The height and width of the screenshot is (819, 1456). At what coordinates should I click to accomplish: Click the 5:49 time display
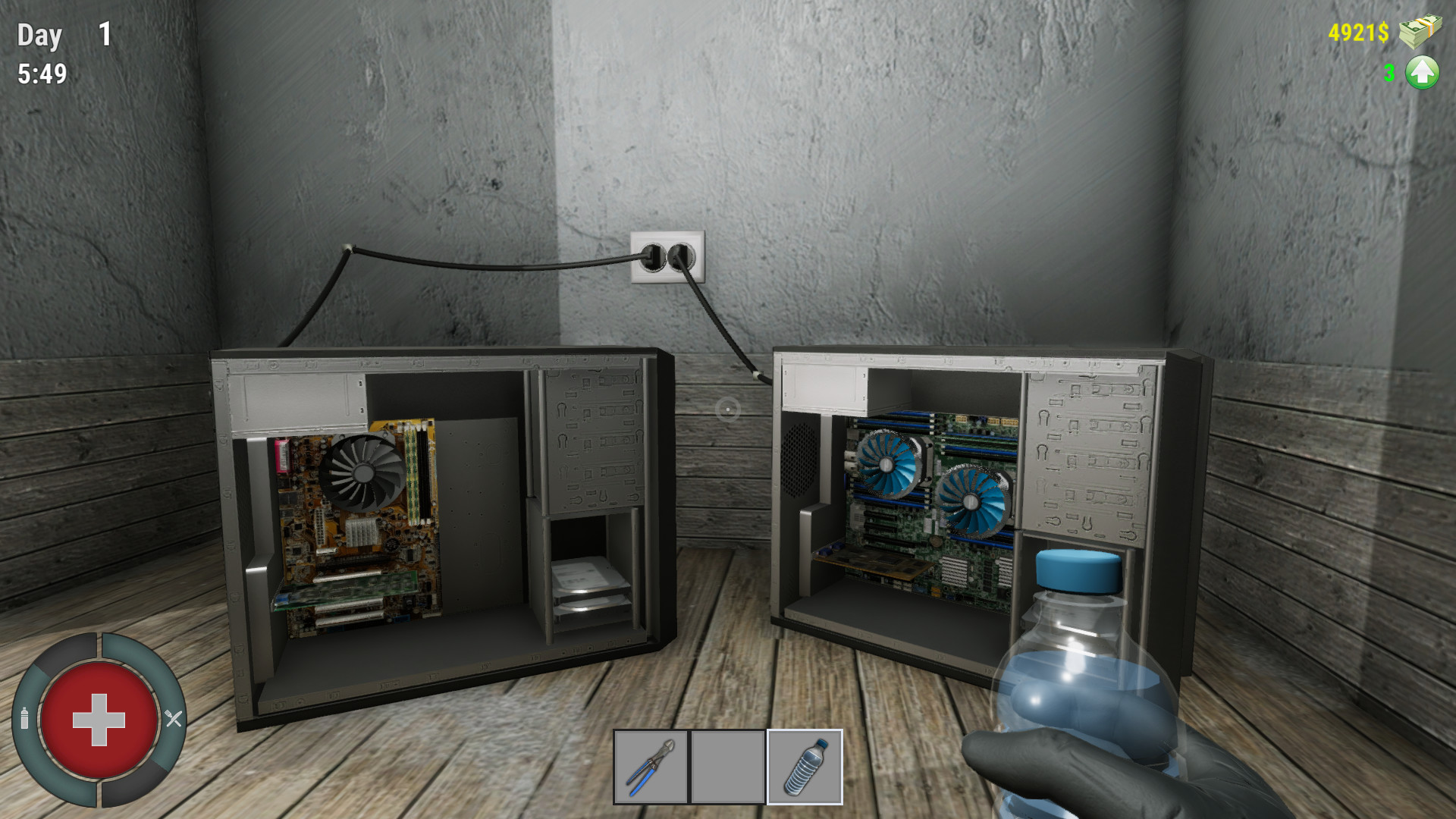[x=42, y=74]
